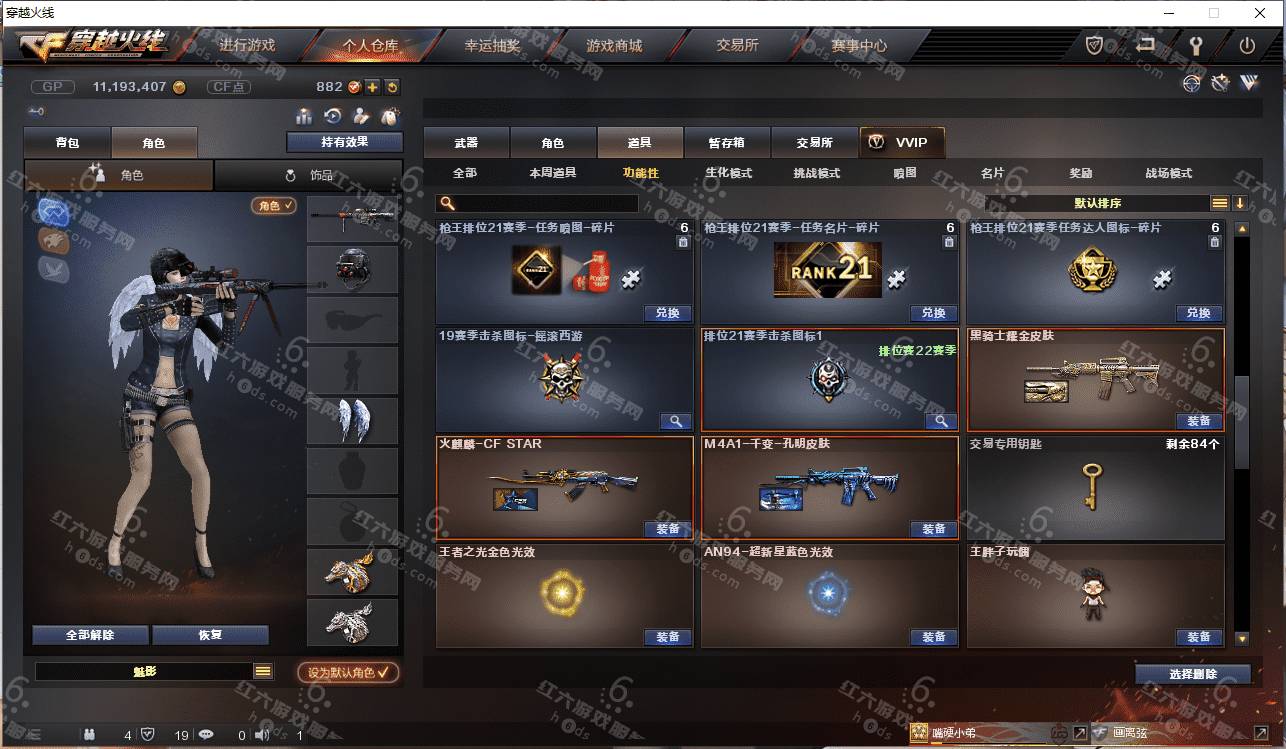Go to 幸运抽奖 lucky draw

click(492, 46)
